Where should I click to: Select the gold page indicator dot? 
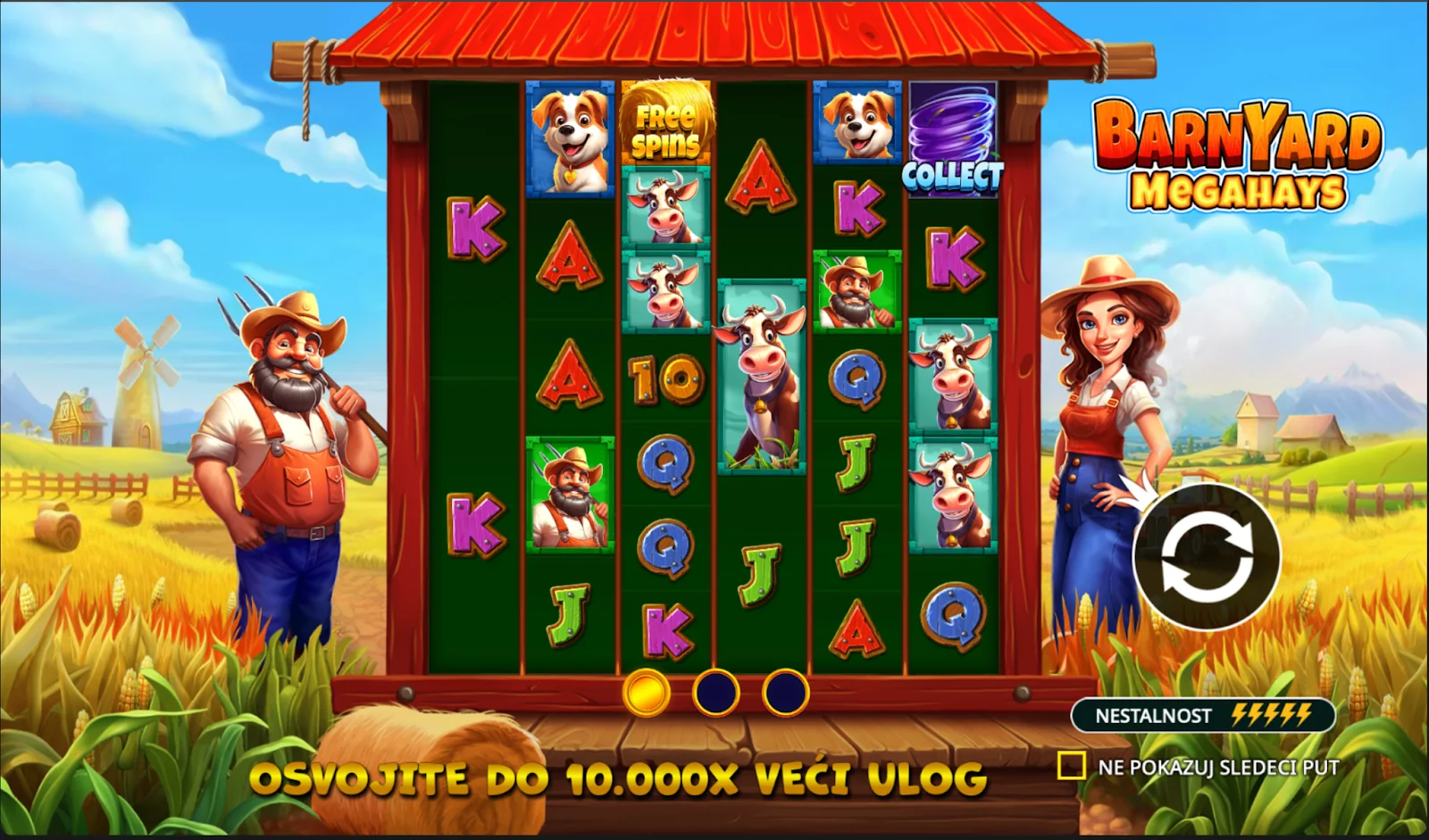(x=646, y=692)
